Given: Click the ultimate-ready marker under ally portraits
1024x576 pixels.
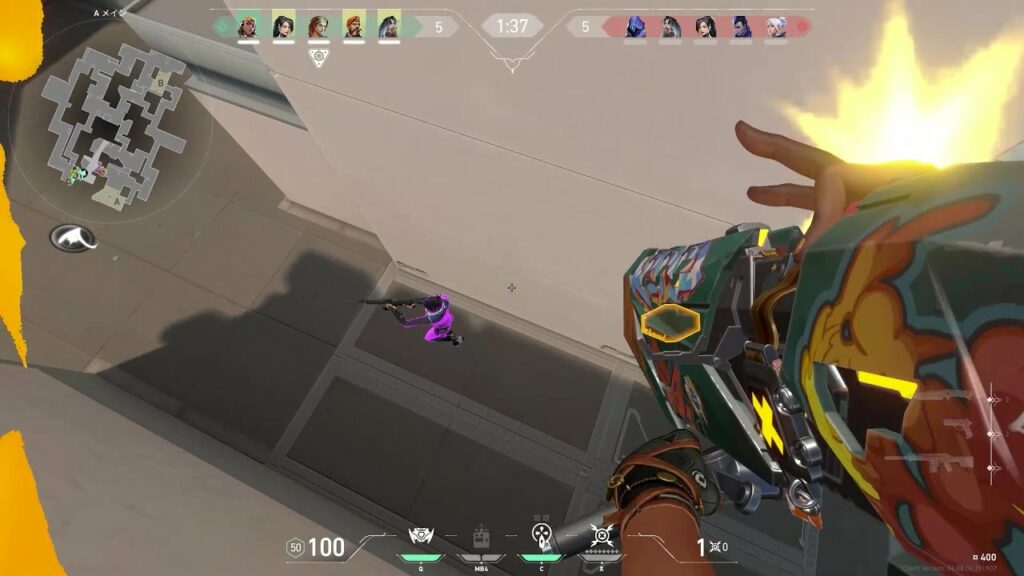Looking at the screenshot, I should (318, 57).
